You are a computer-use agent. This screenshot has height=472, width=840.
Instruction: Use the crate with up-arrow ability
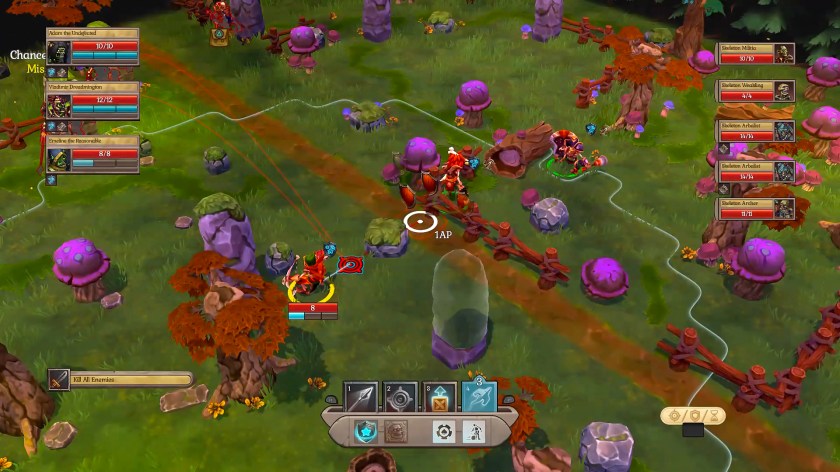(440, 397)
